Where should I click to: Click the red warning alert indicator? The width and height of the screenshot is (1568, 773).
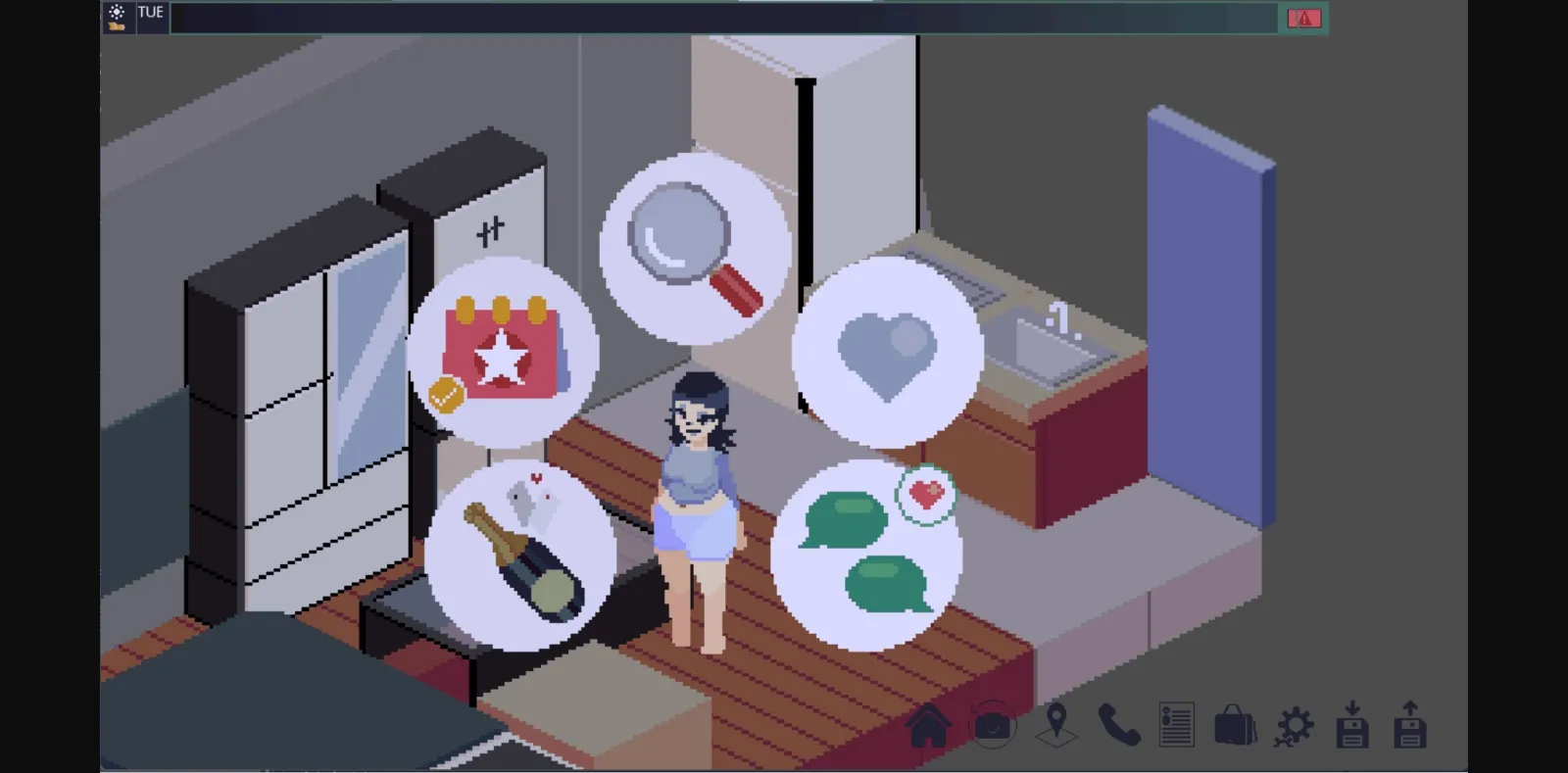pyautogui.click(x=1303, y=17)
